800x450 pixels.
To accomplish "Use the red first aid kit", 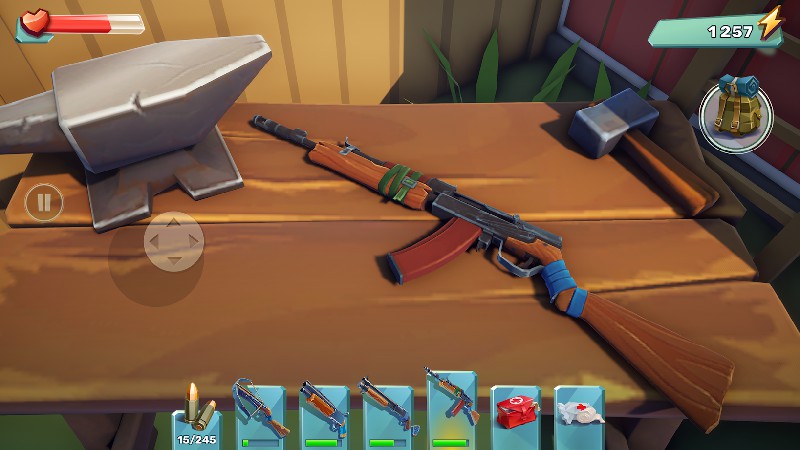I will (516, 415).
